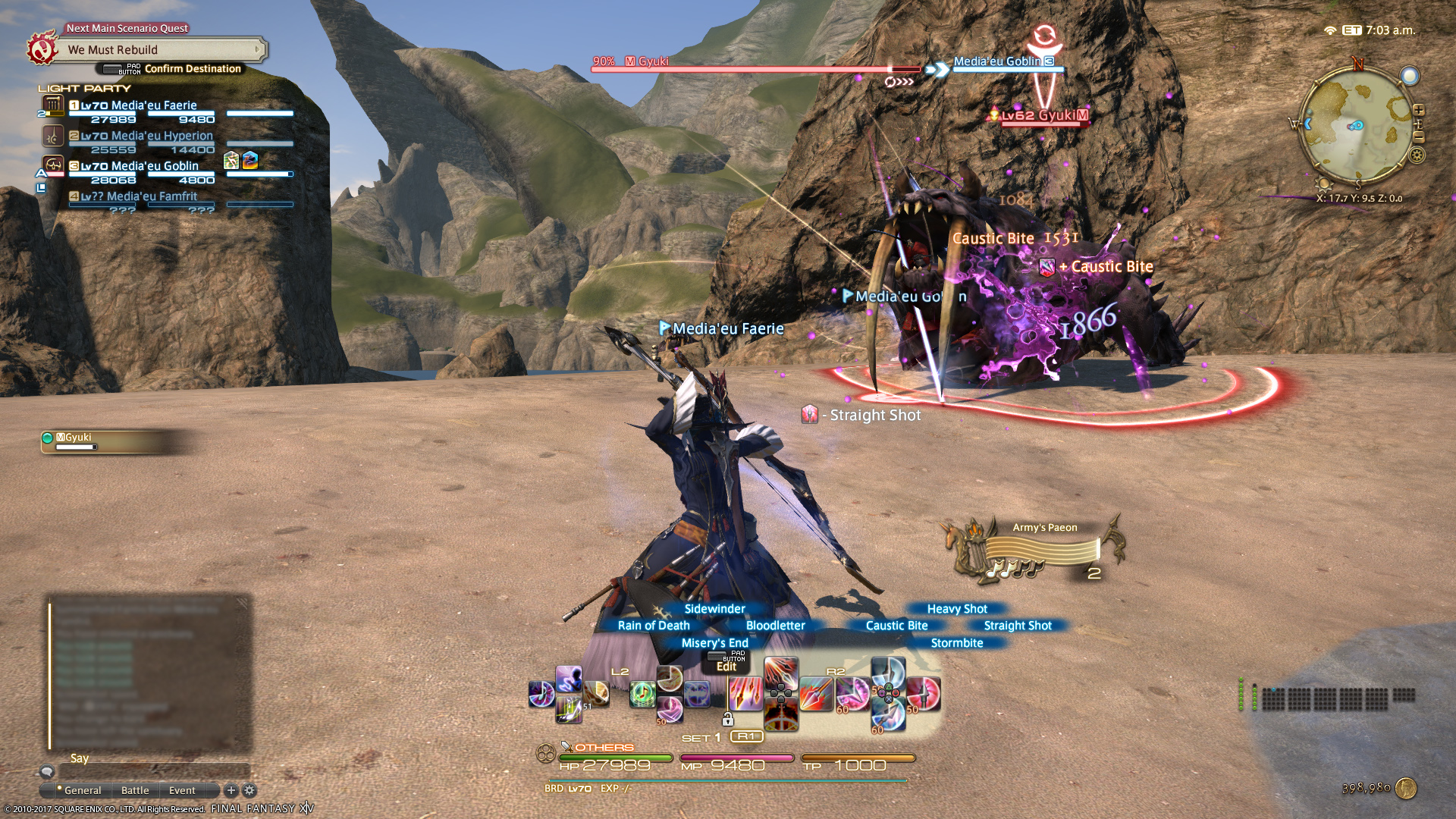Viewport: 1456px width, 819px height.
Task: Click the chat text input field
Action: (x=152, y=772)
